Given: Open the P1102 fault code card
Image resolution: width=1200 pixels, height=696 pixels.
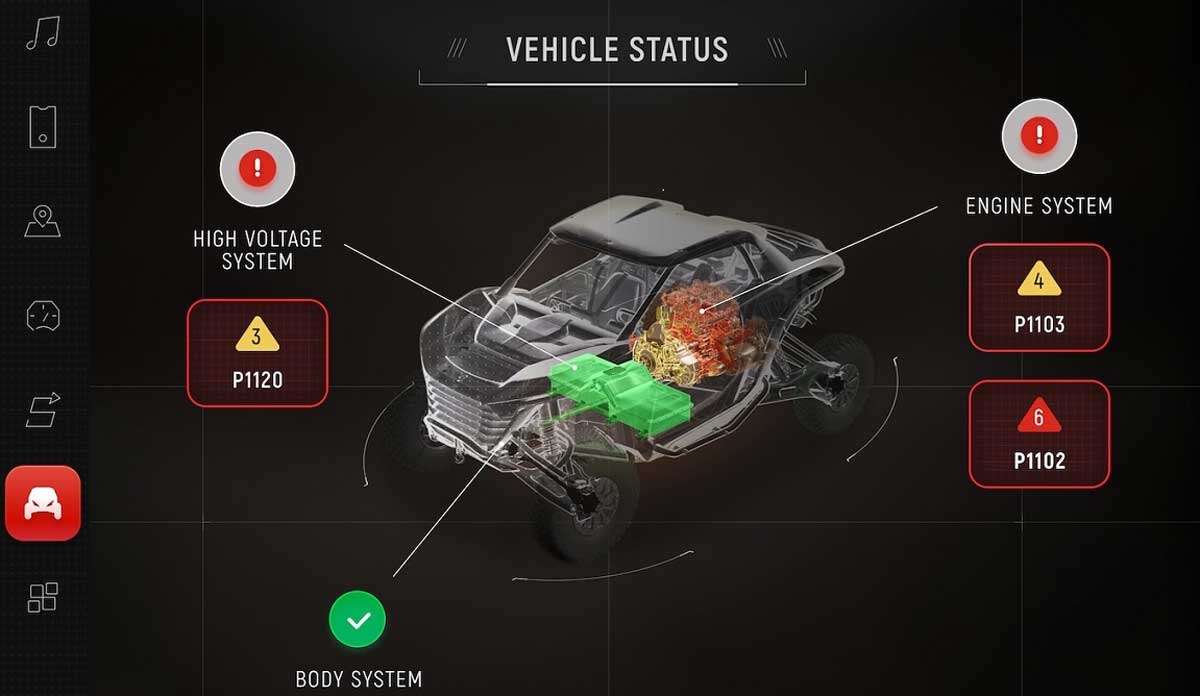Looking at the screenshot, I should click(x=1039, y=434).
